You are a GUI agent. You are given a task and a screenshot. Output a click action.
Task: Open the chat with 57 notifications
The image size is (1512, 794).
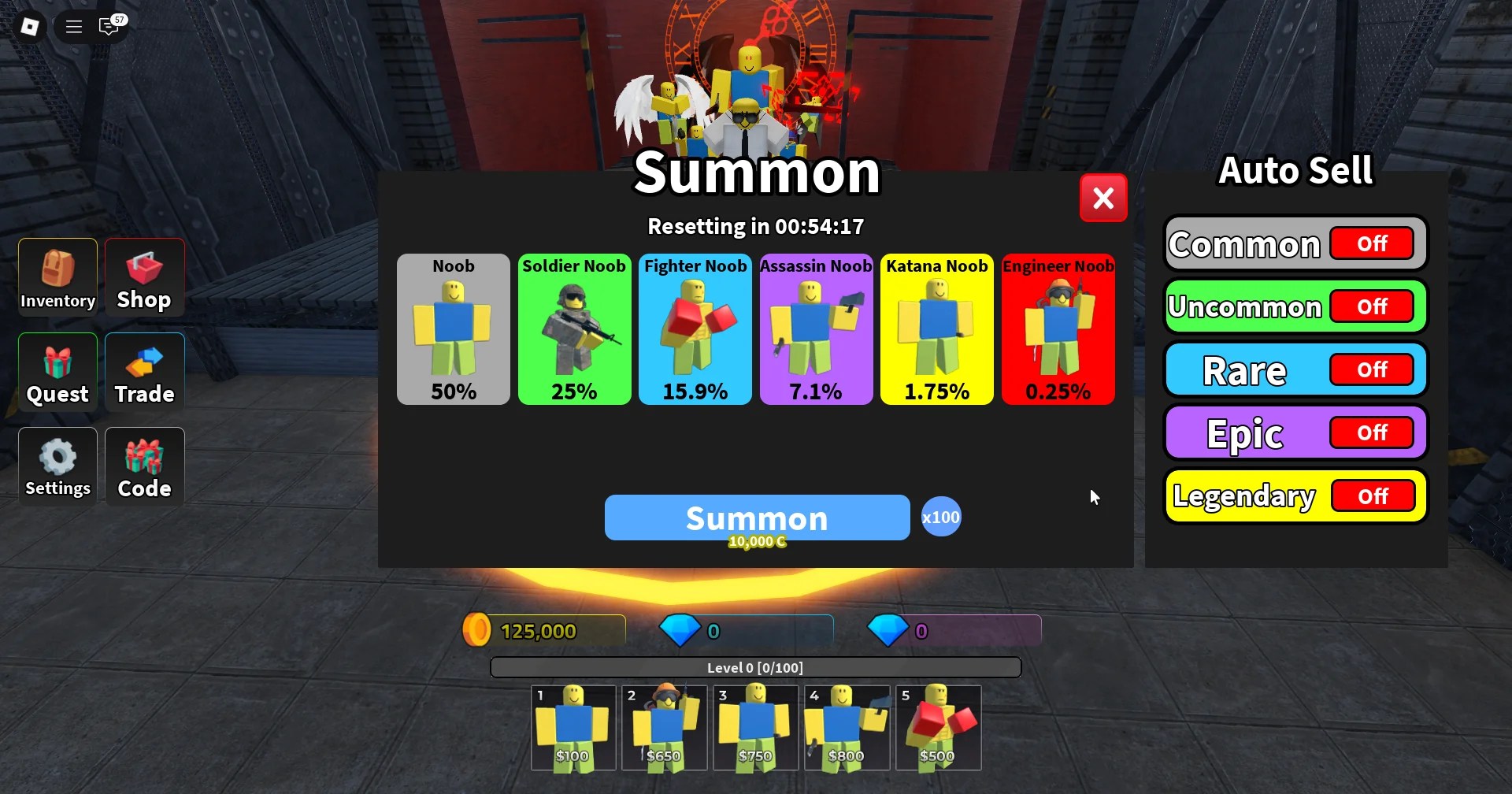click(109, 26)
